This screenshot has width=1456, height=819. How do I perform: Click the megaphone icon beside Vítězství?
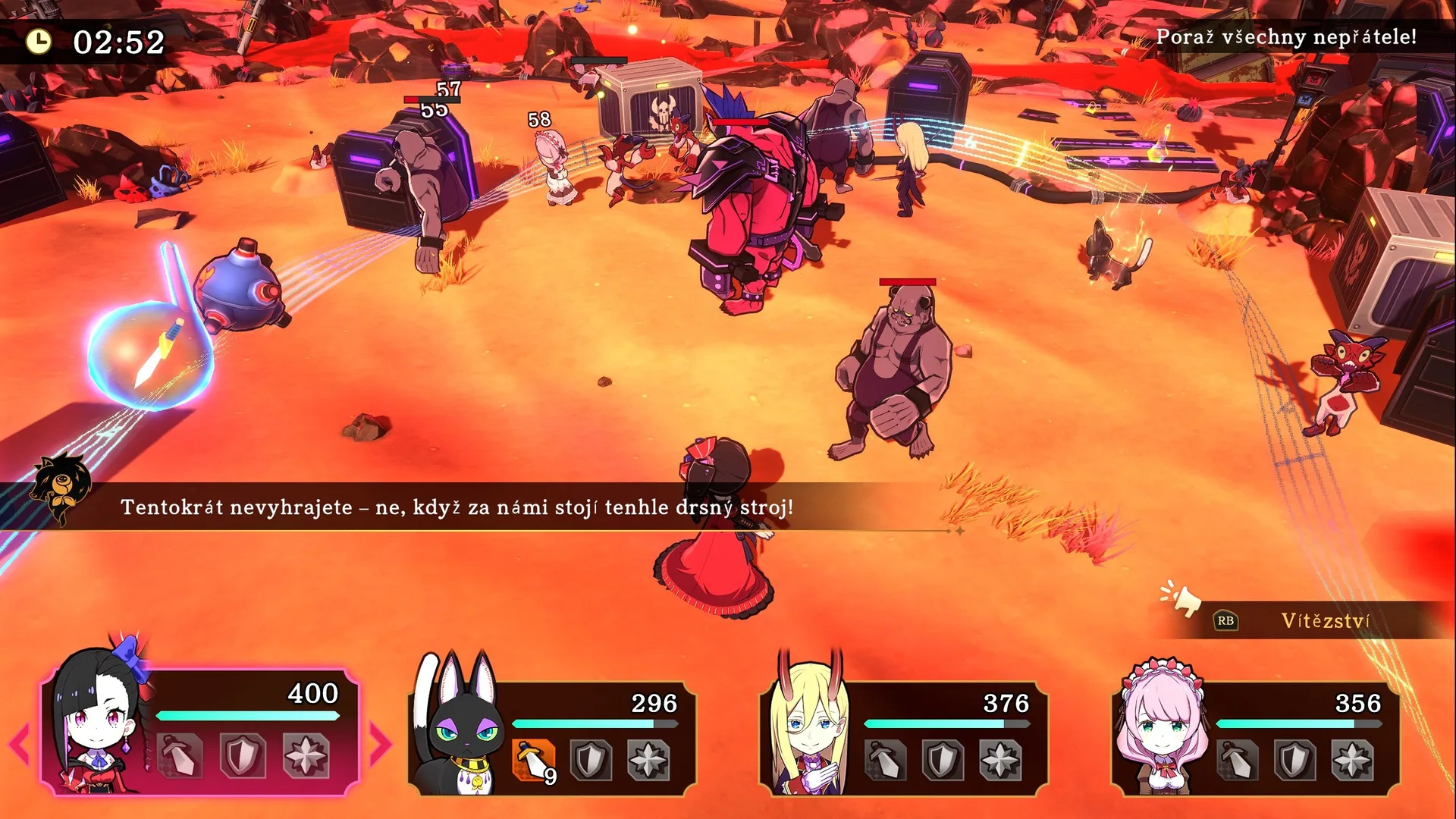point(1181,599)
